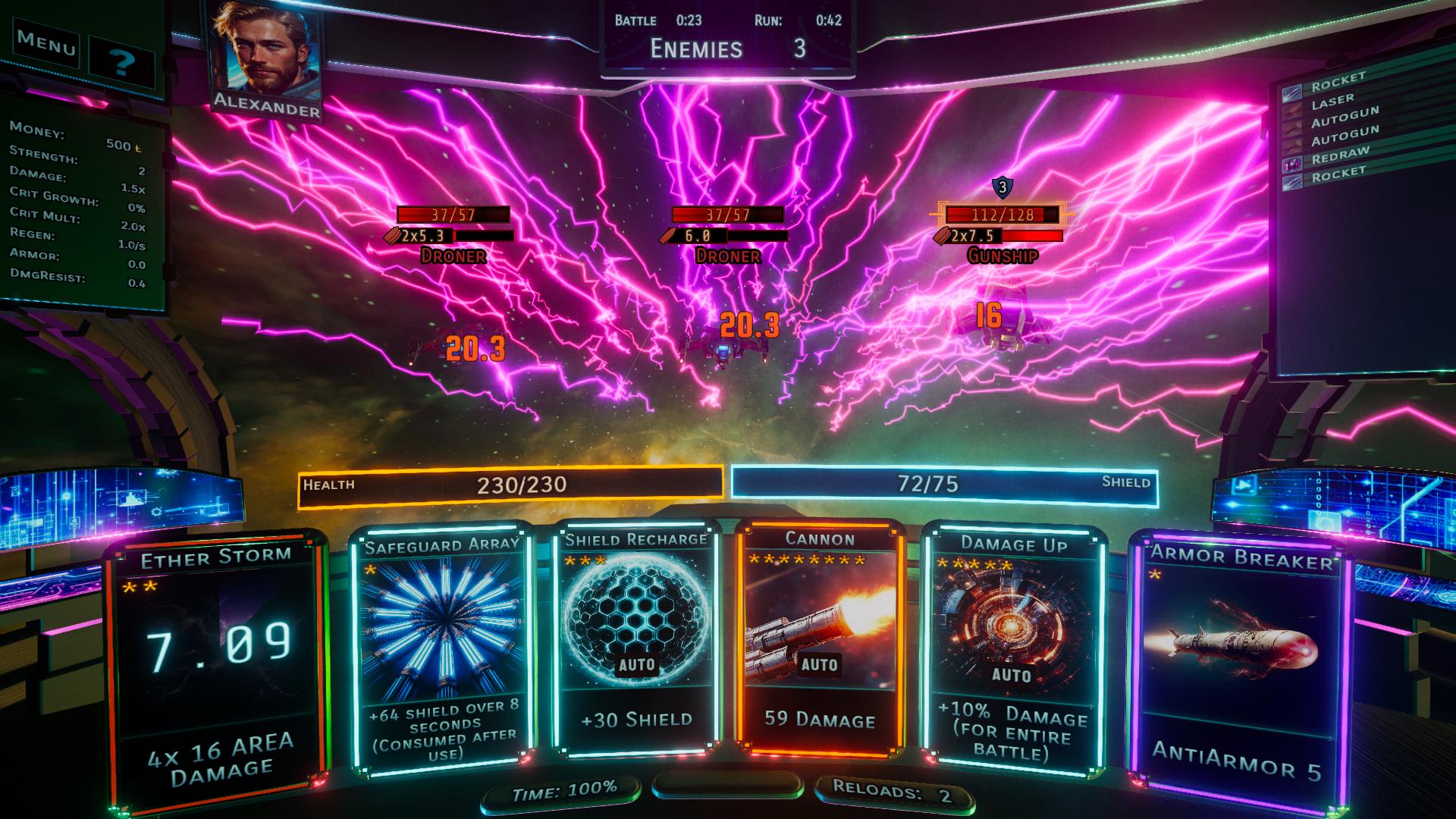Target the Gunship enemy health bar
This screenshot has height=819, width=1456.
tap(1001, 215)
